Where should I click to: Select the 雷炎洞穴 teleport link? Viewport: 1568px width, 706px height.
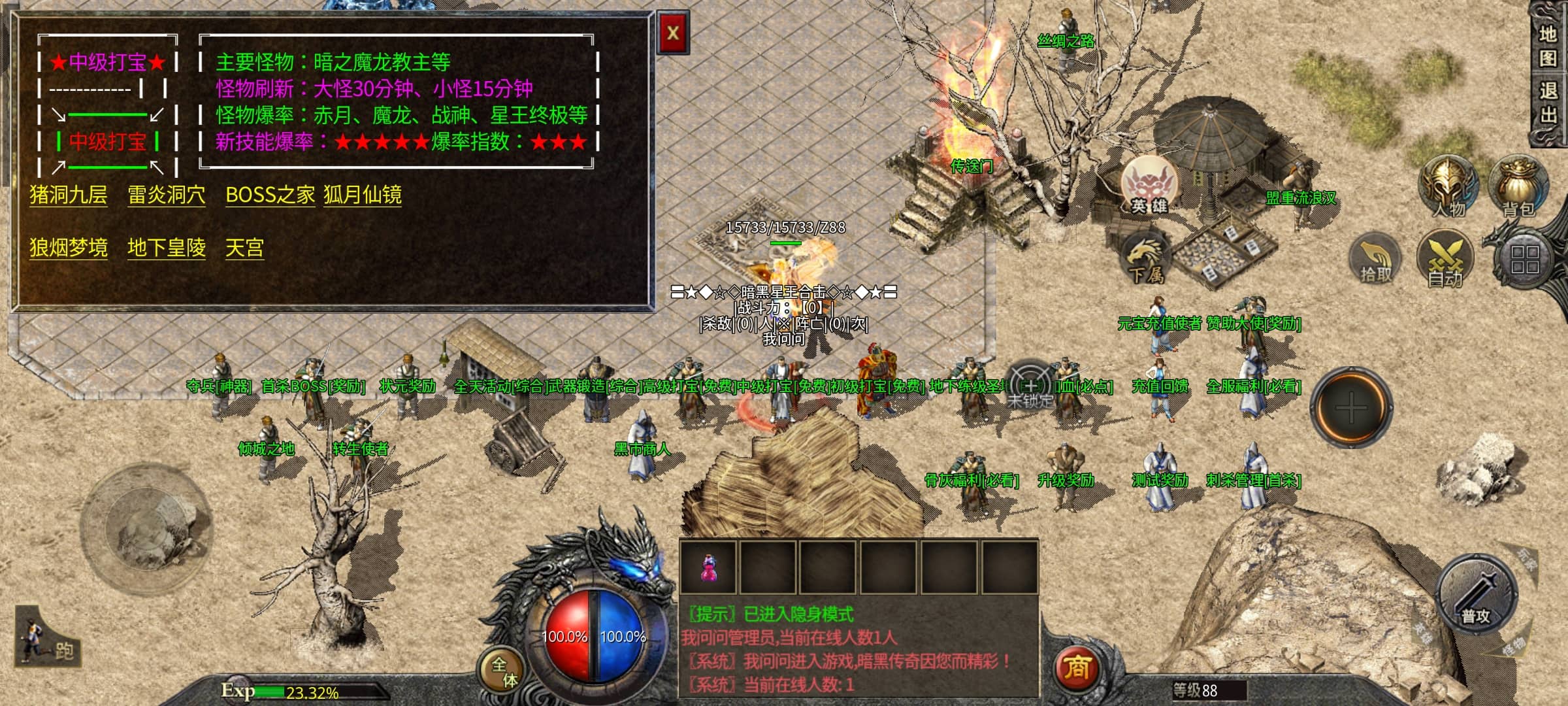[x=166, y=195]
